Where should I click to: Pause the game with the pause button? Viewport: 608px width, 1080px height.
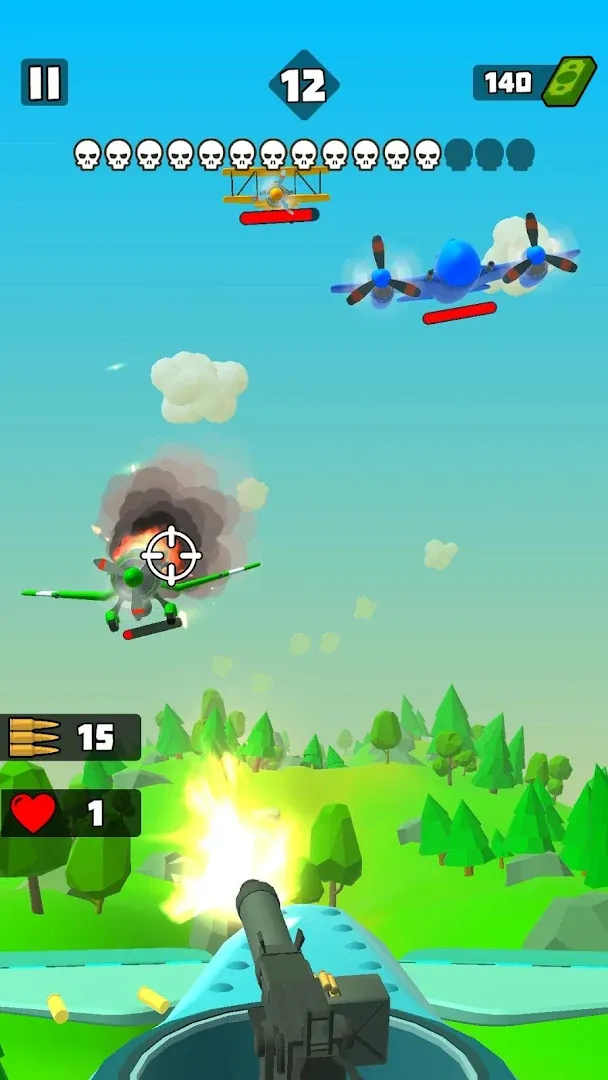44,82
